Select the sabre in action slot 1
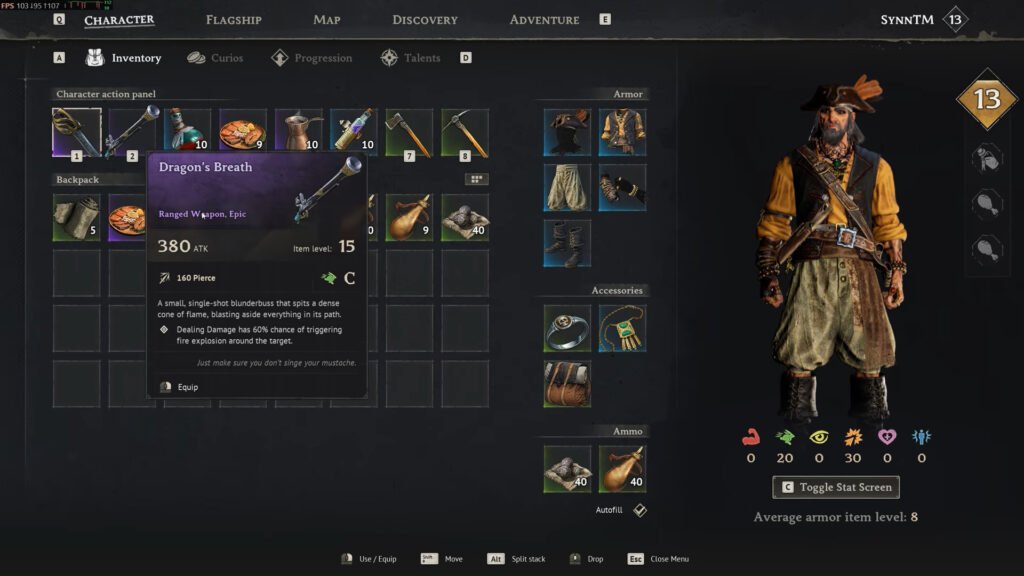1024x576 pixels. [77, 133]
